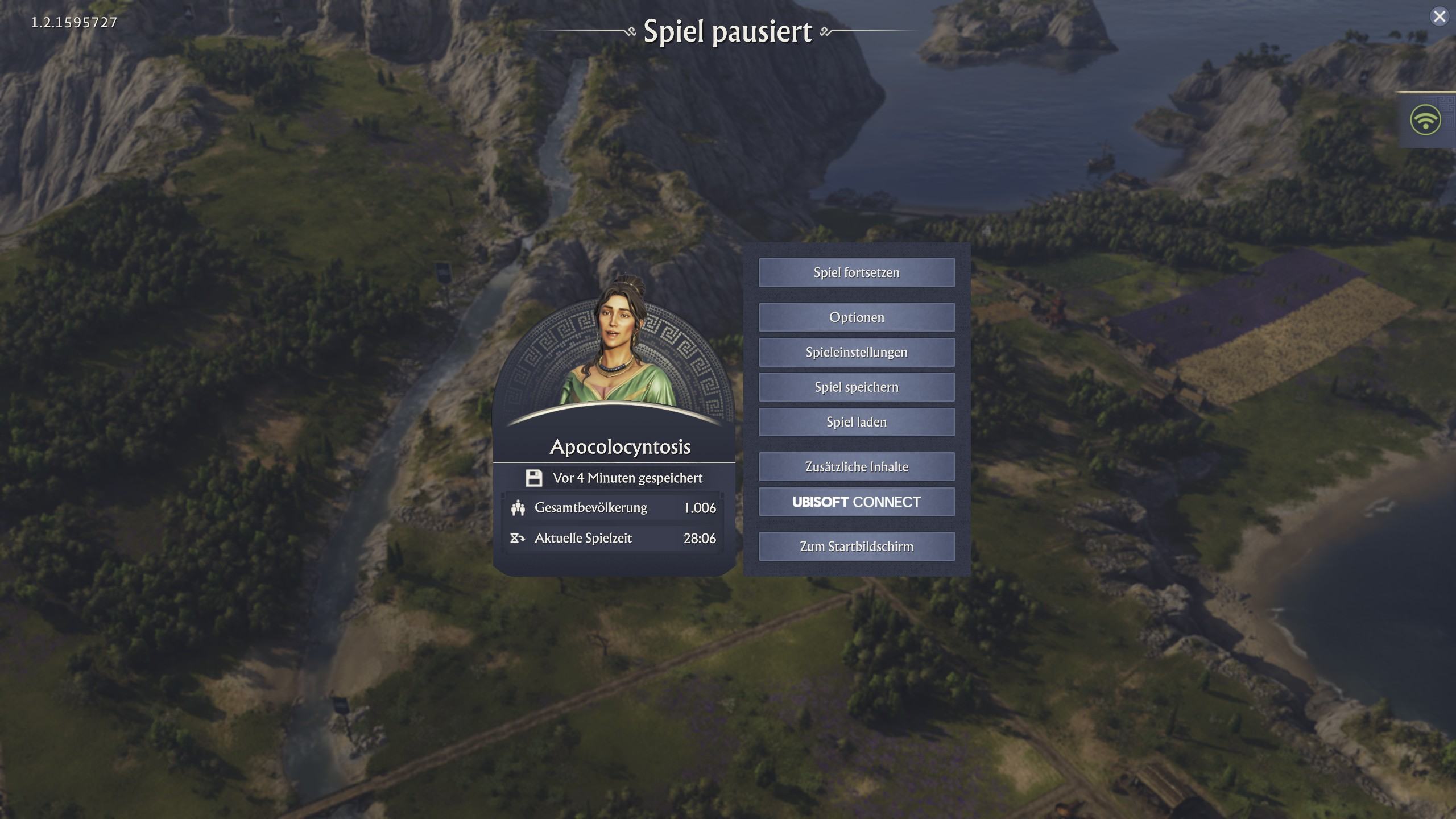This screenshot has width=1456, height=819.
Task: Open Spieleinstellungen
Action: 857,352
